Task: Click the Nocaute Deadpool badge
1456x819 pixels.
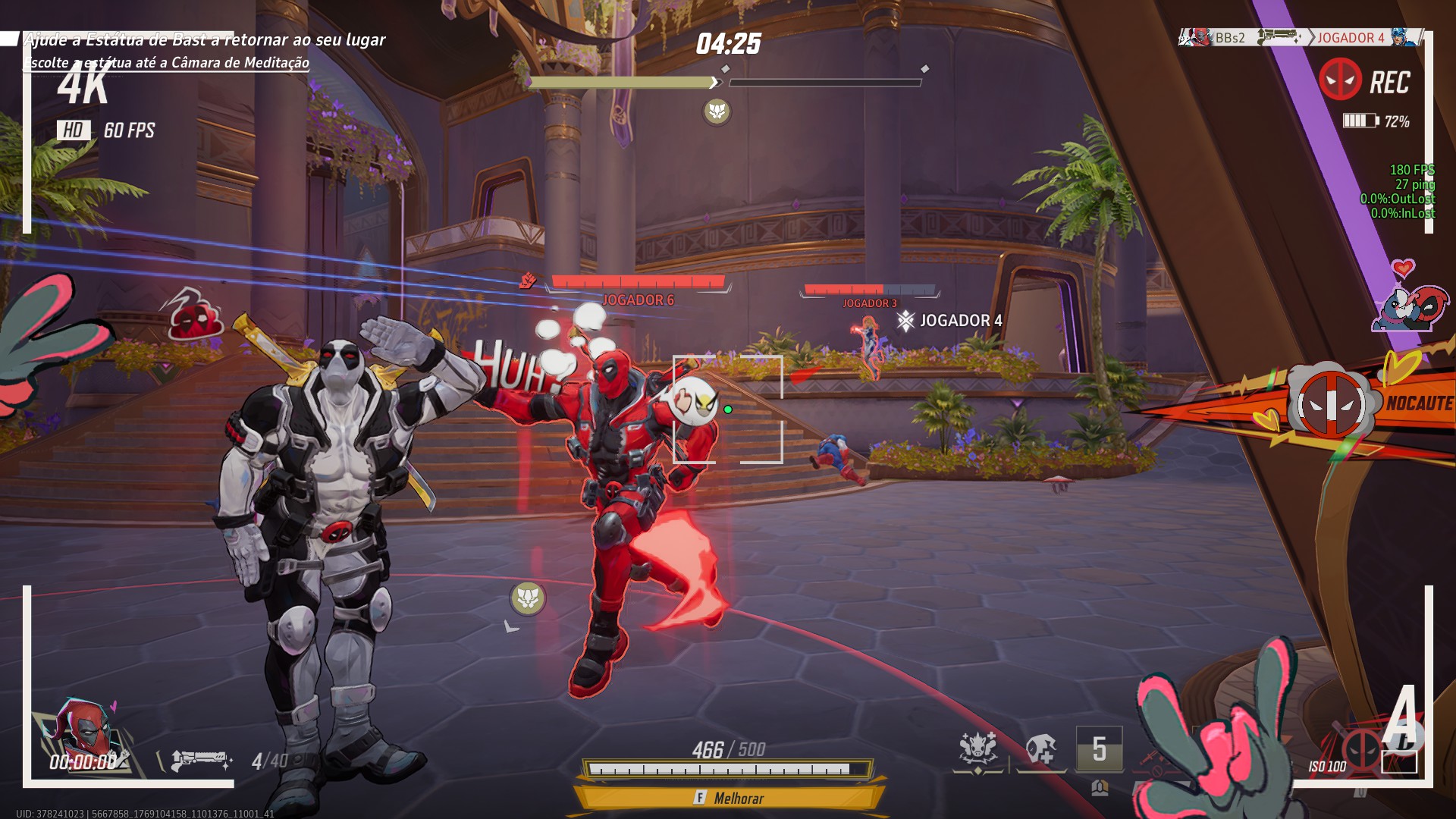Action: pos(1332,405)
